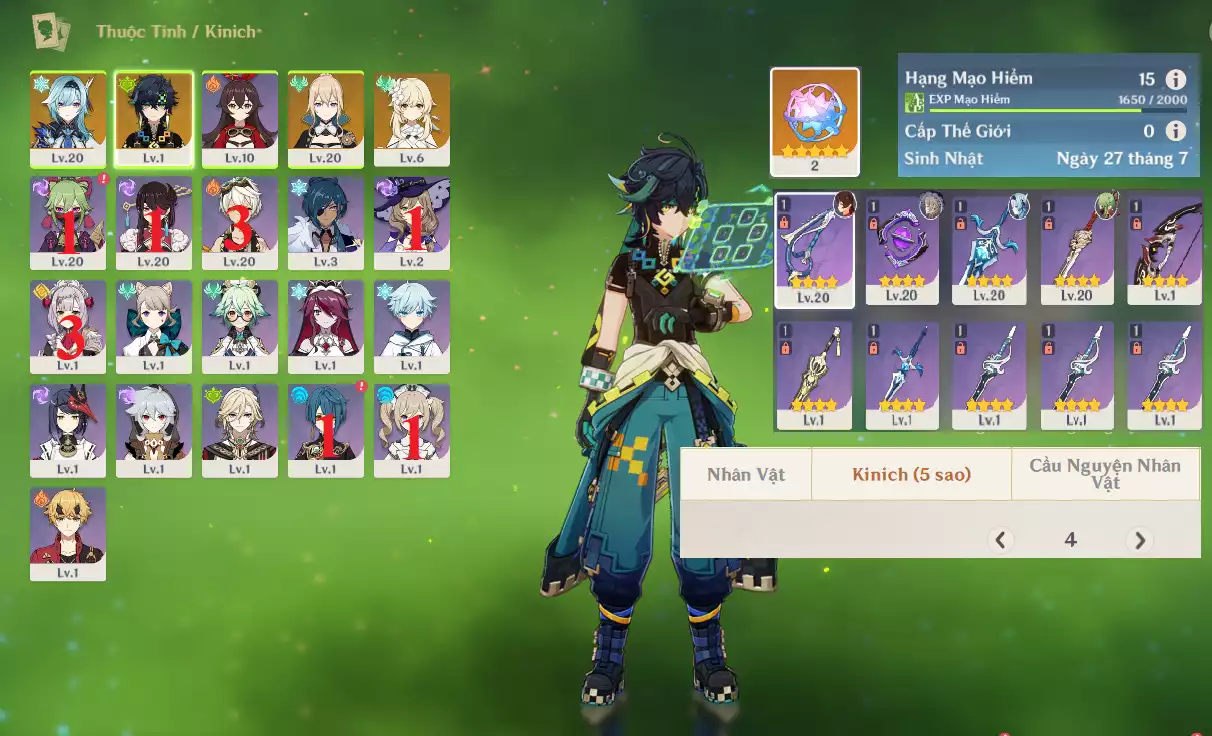Screen dimensions: 1212x736
Task: Open the Adventure Rank info icon
Action: point(1176,79)
